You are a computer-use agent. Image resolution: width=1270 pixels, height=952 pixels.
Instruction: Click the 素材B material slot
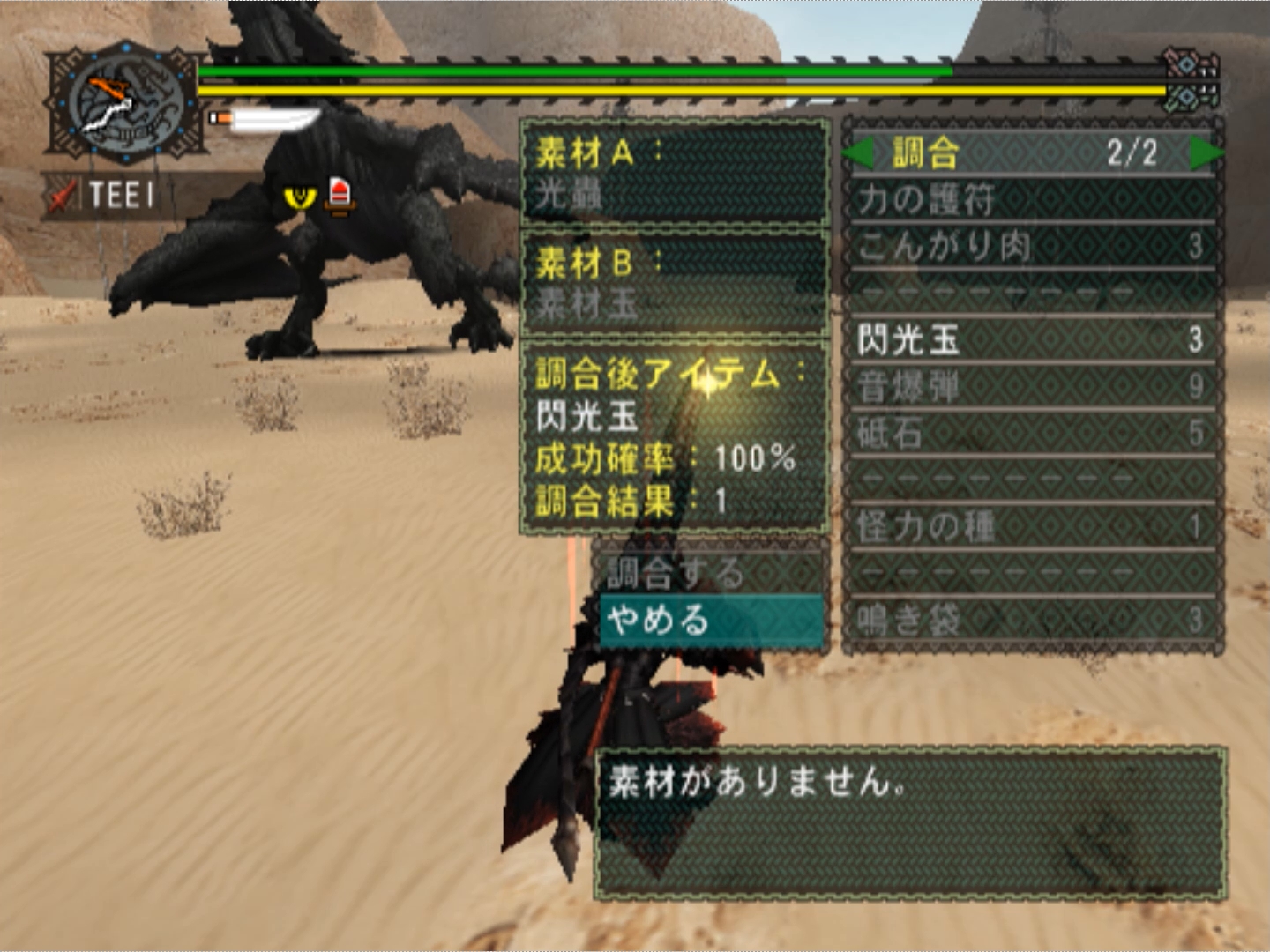675,283
